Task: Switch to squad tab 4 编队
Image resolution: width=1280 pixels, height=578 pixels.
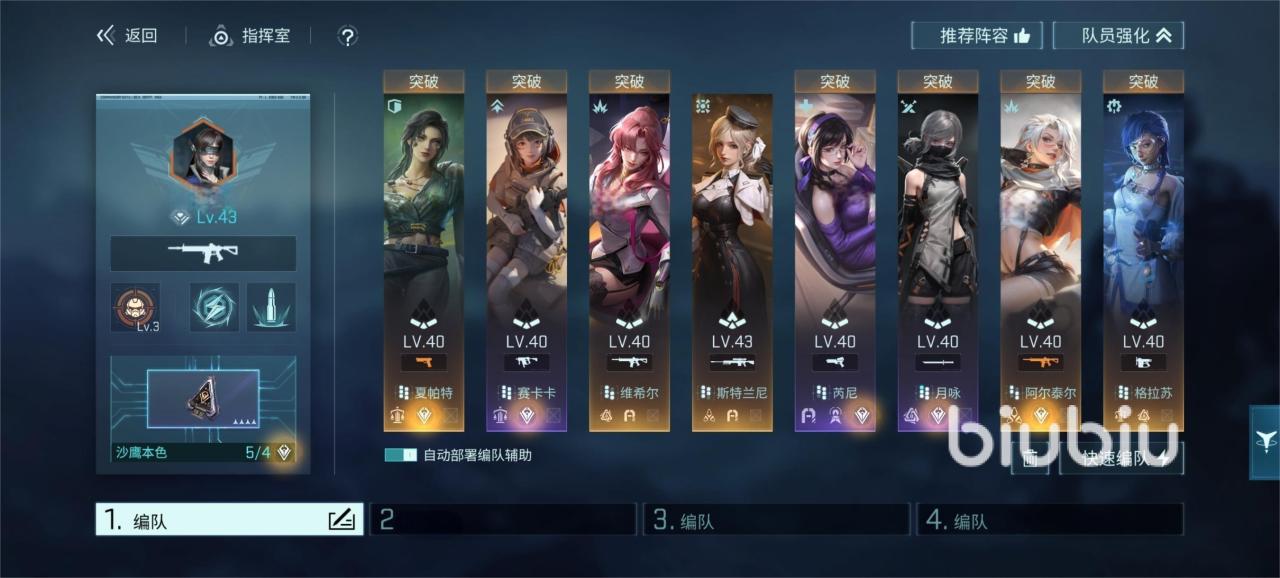Action: (1050, 520)
